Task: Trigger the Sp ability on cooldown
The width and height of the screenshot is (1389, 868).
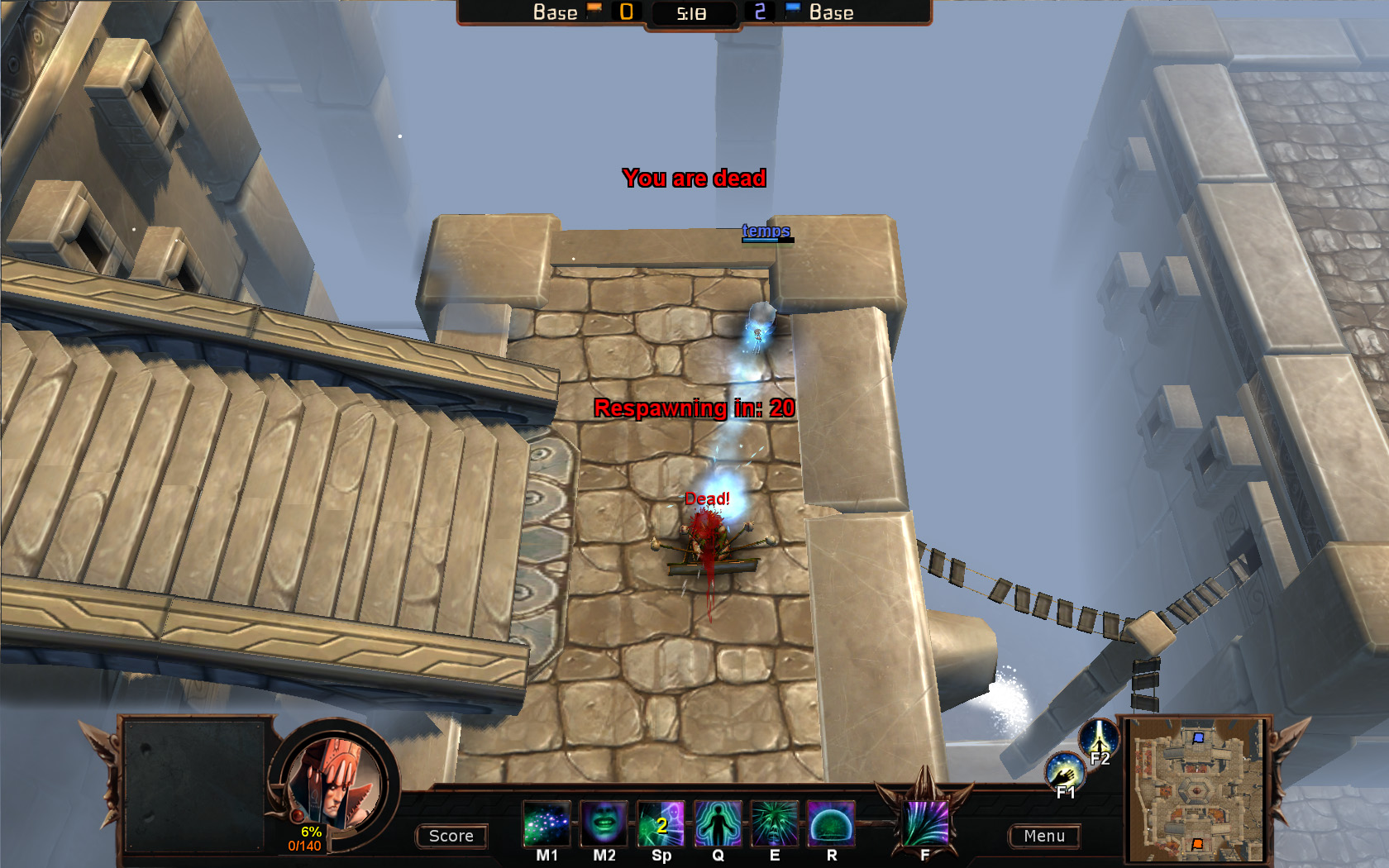Action: 661,823
